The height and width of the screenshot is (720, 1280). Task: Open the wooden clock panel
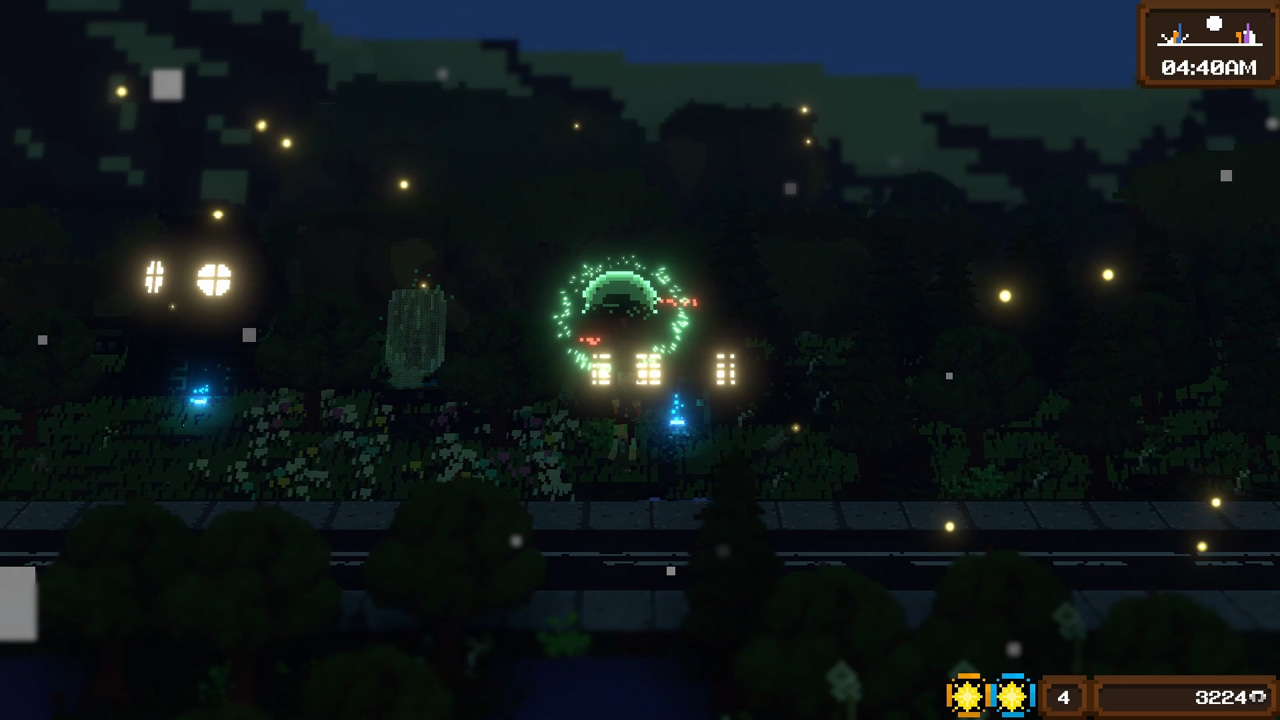coord(1207,45)
